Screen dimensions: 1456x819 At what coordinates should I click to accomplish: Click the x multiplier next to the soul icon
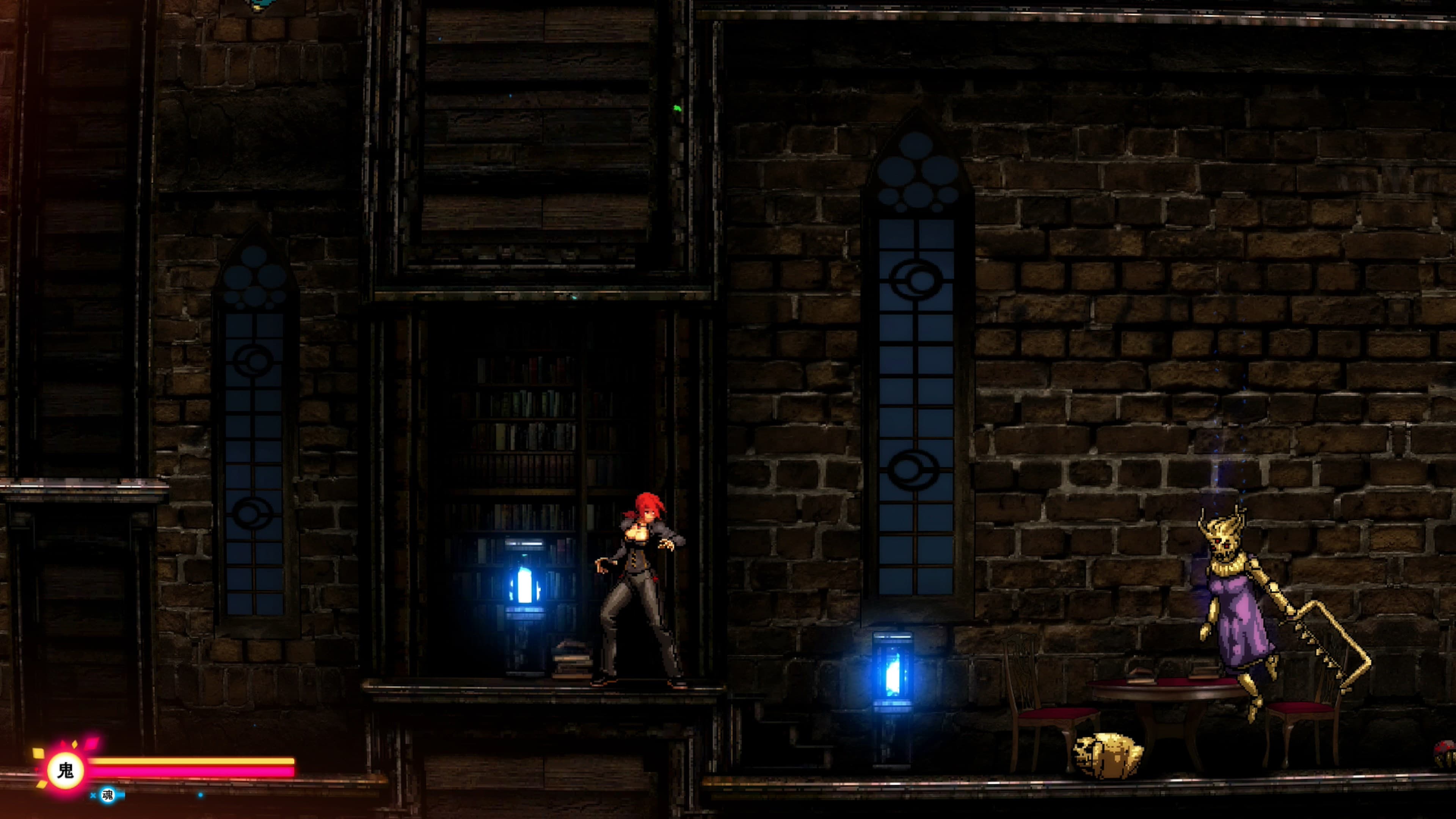click(93, 795)
